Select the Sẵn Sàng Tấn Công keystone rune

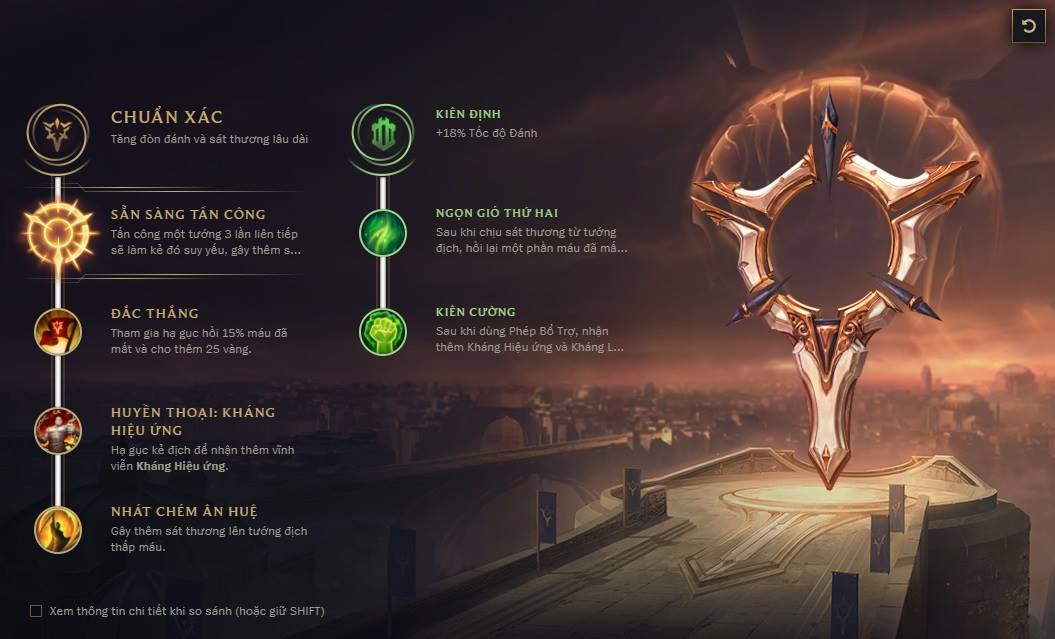coord(59,233)
